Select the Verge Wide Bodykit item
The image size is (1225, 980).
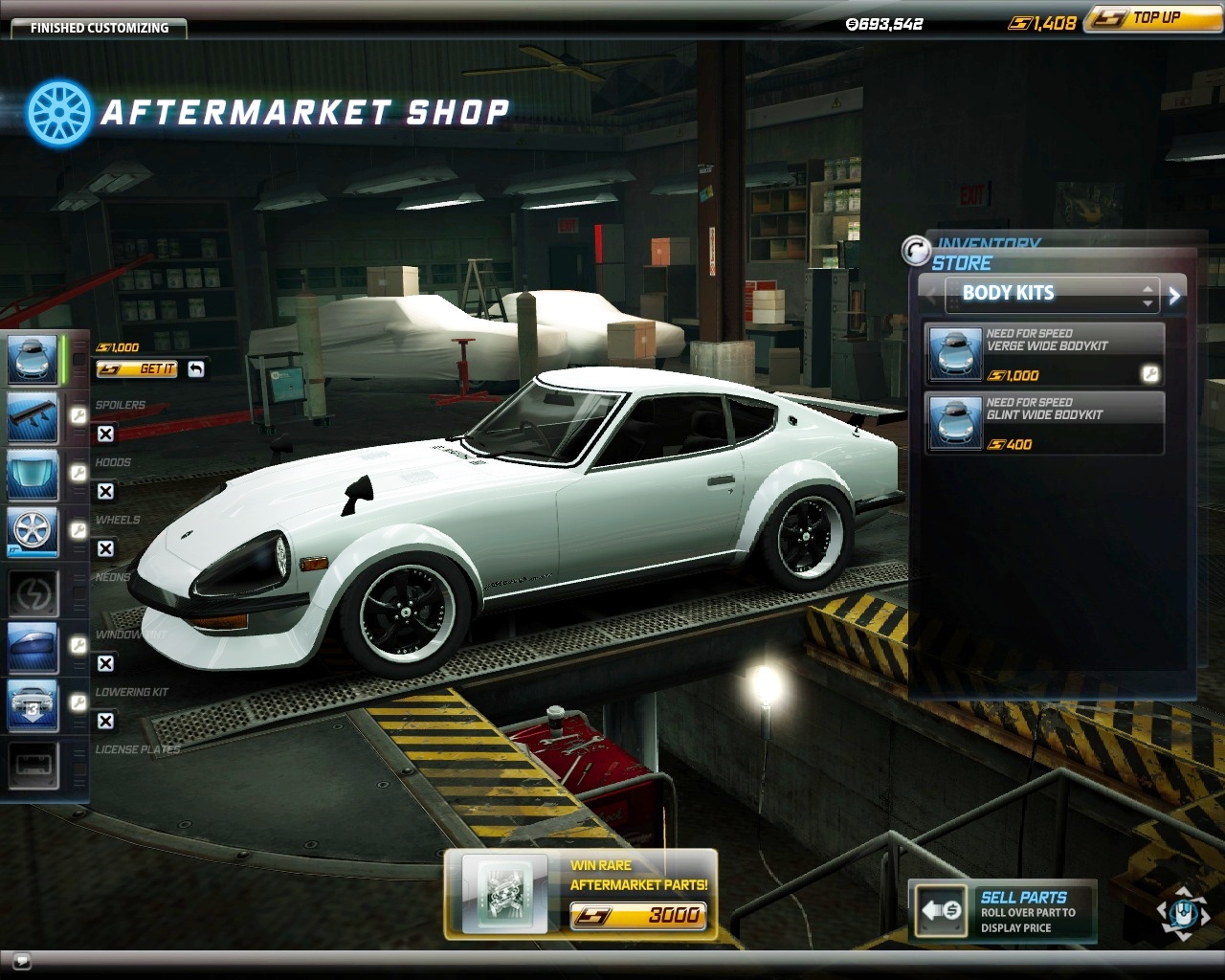(x=1044, y=354)
